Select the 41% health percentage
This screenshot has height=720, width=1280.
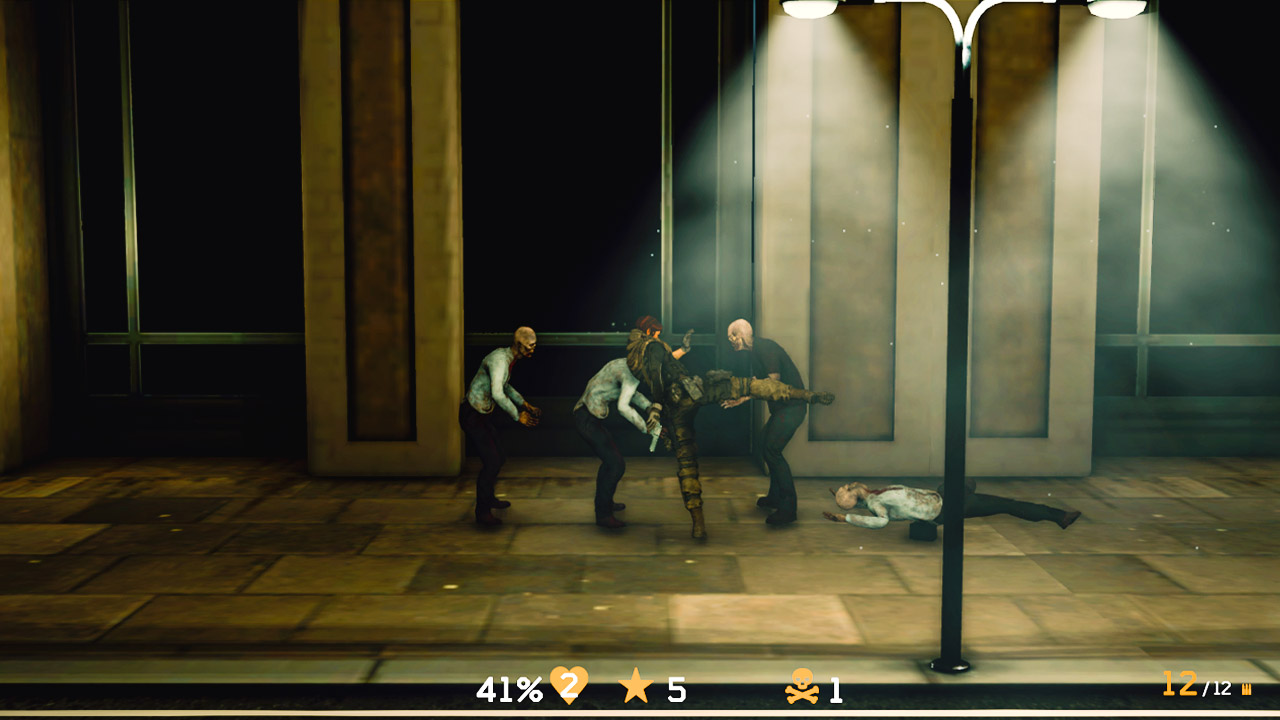coord(511,687)
